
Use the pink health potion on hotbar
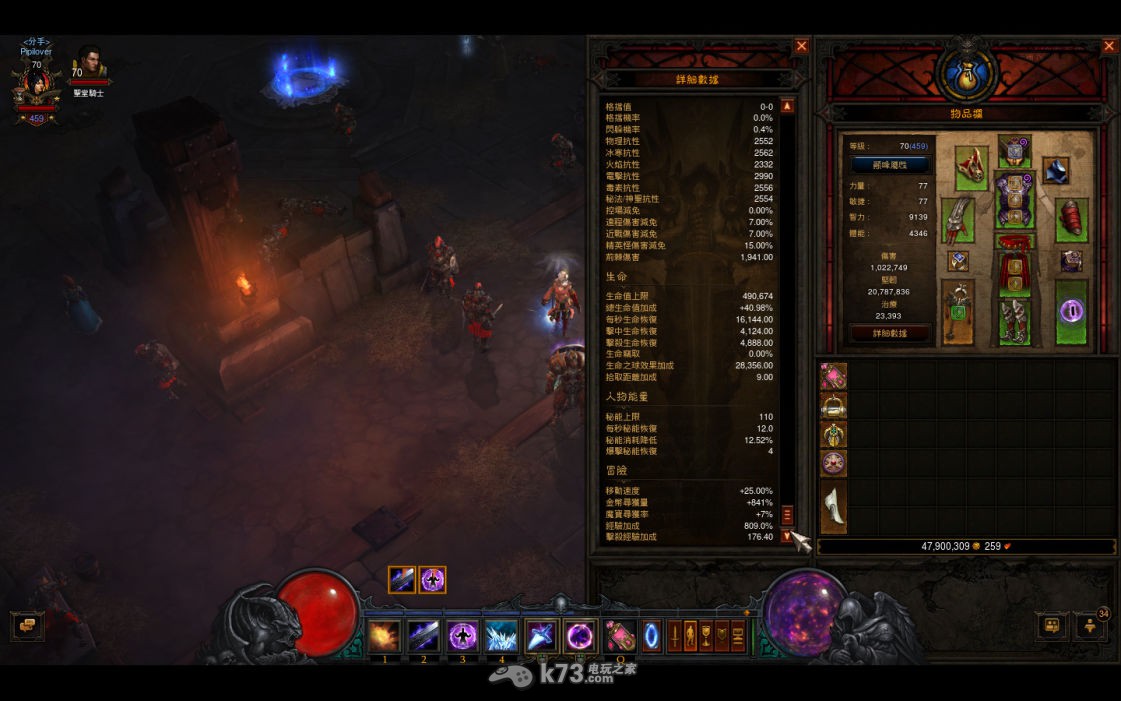[x=619, y=636]
